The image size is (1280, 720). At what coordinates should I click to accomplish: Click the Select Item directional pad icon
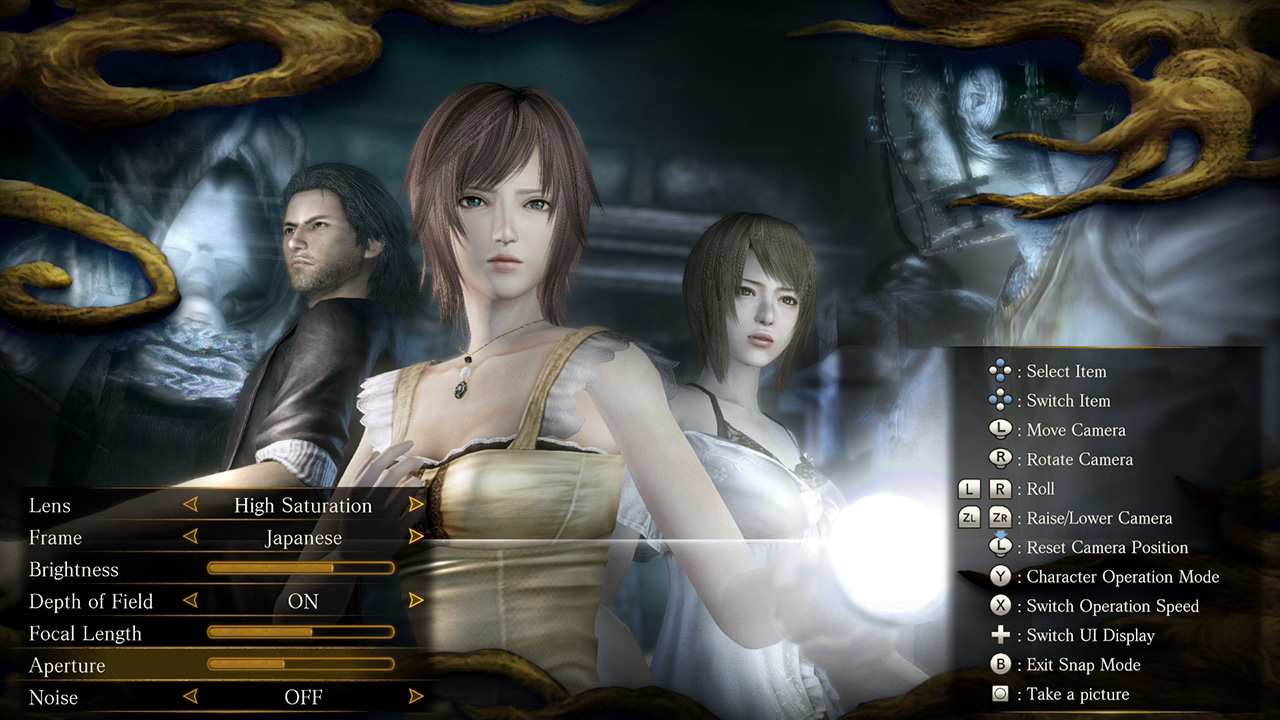(x=1001, y=371)
